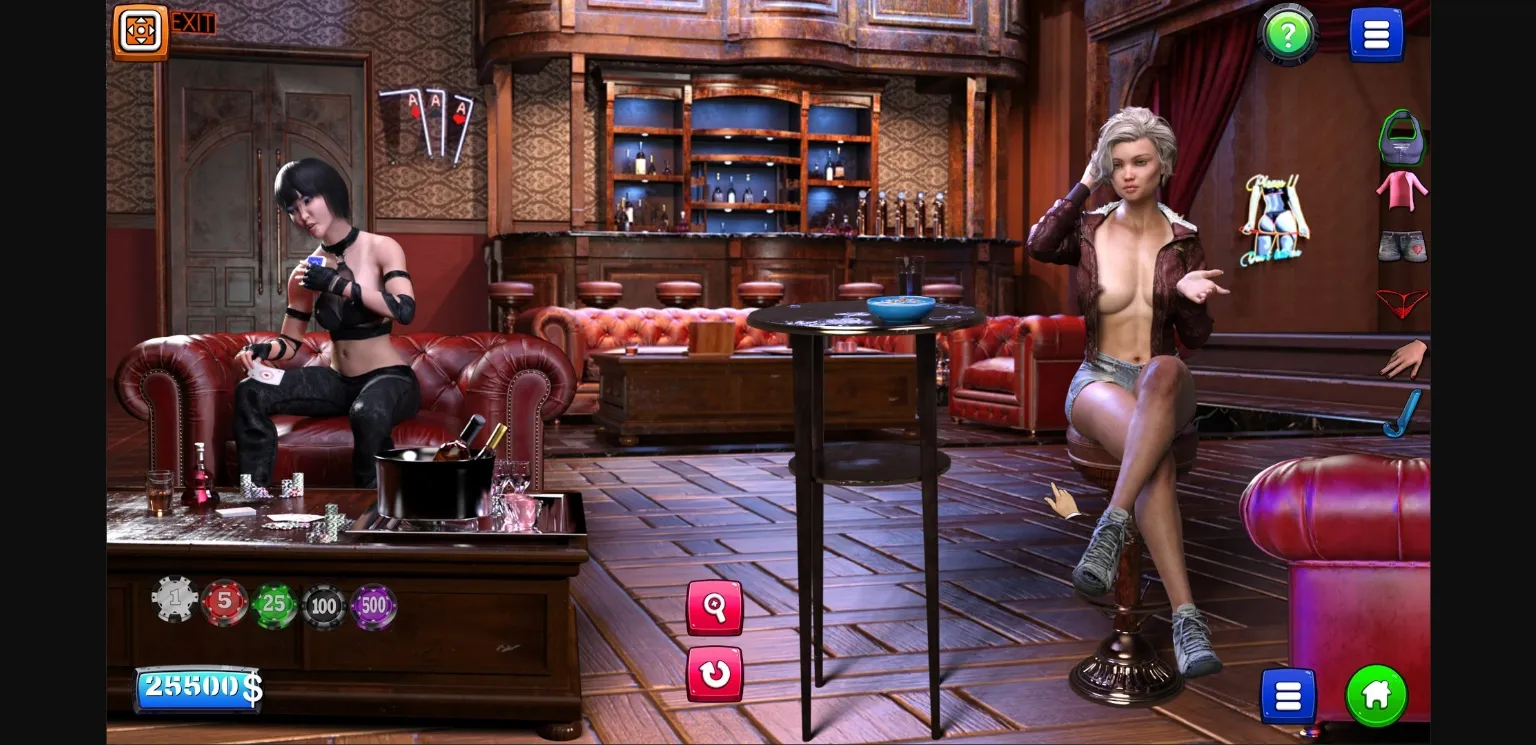Select the green halter top in the item list
Screen dimensions: 1536x745
click(x=1403, y=140)
